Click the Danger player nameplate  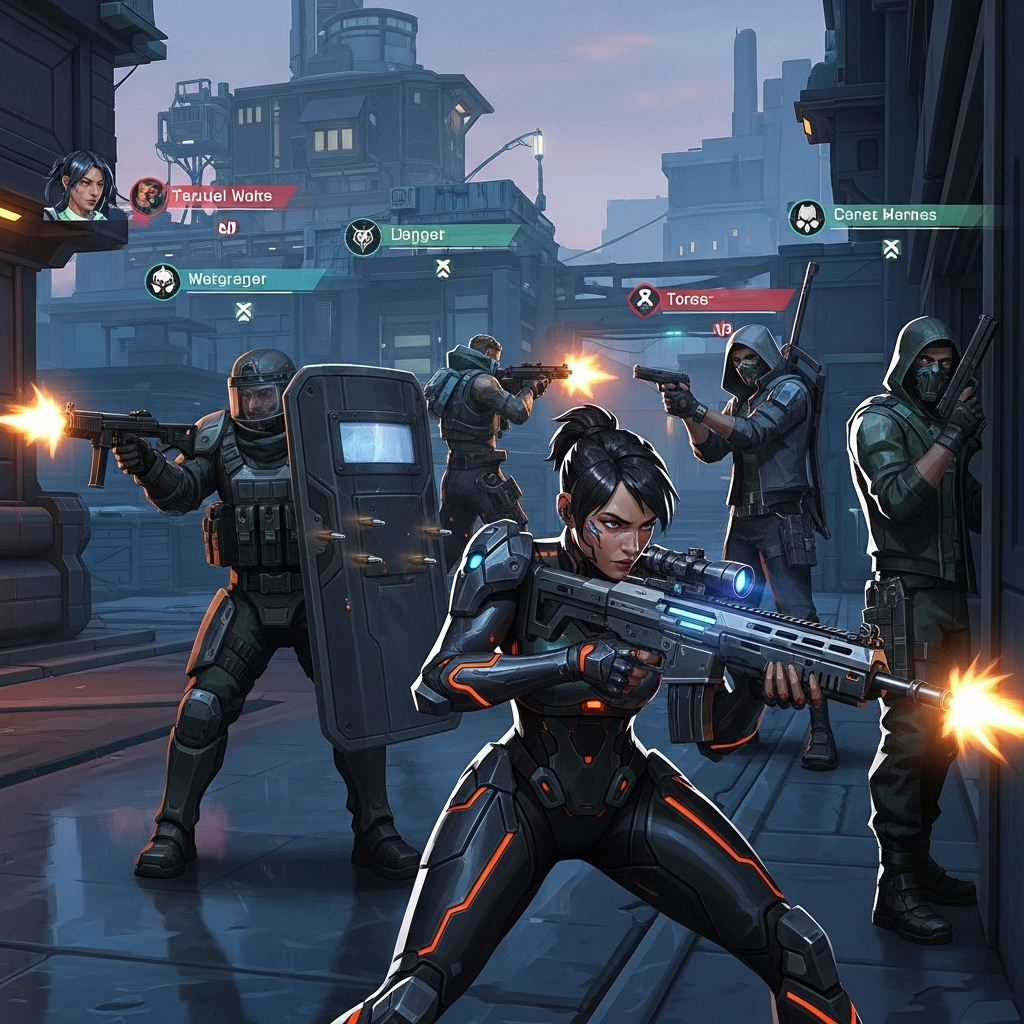[x=435, y=236]
